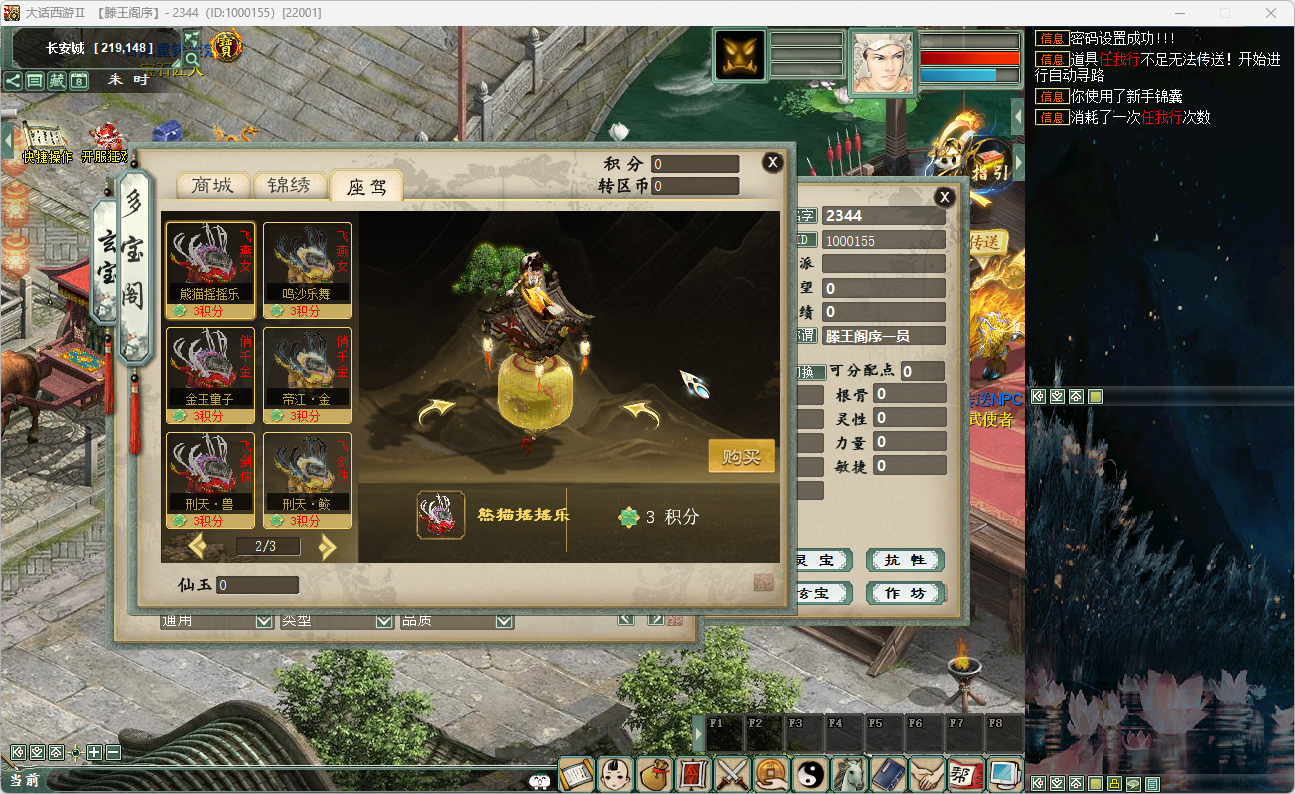Open the 抗性 resistance panel
This screenshot has width=1295, height=794.
pos(905,560)
